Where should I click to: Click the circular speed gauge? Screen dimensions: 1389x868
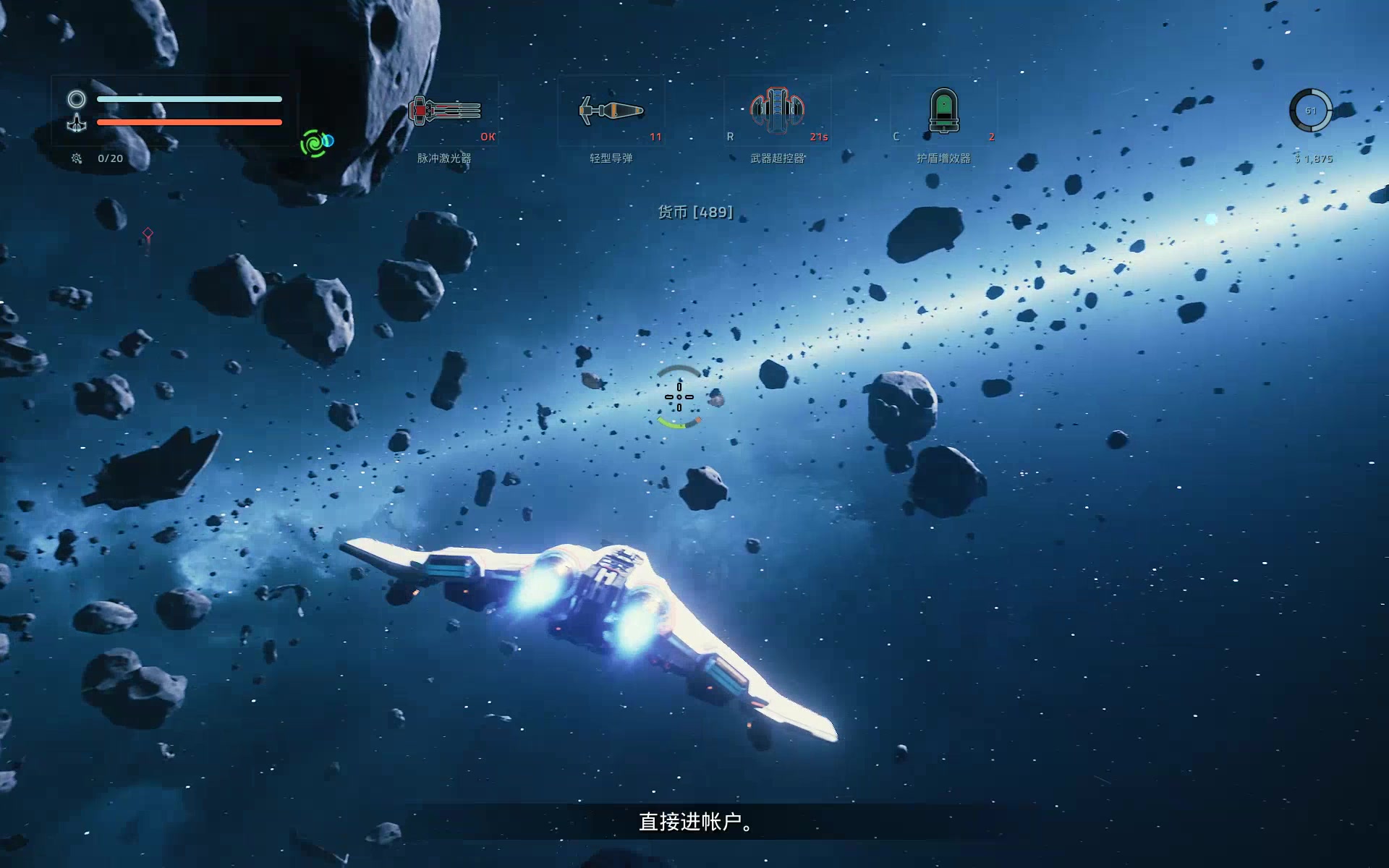pos(1310,111)
